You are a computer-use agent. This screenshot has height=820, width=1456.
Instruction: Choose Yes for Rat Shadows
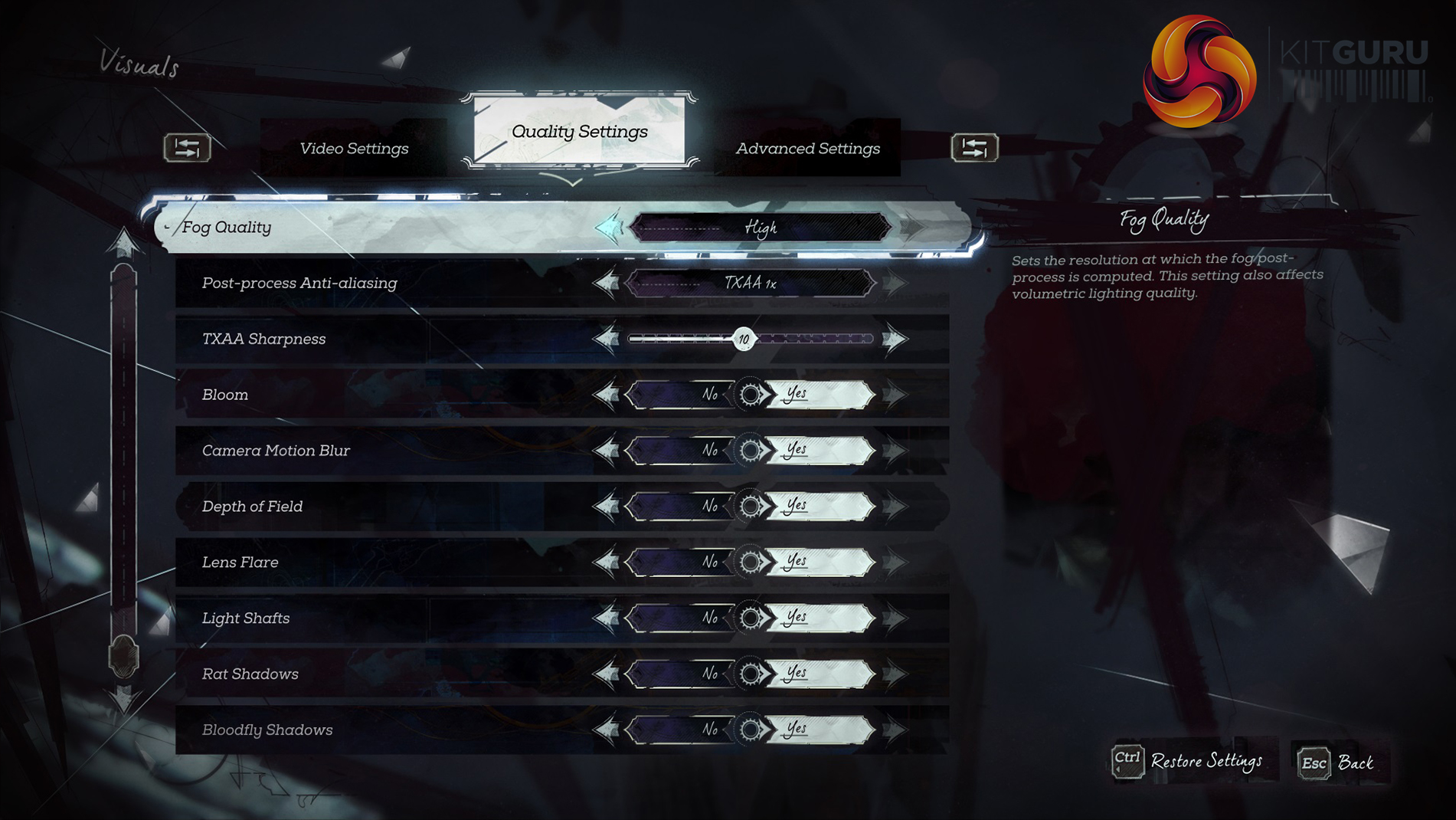click(818, 674)
